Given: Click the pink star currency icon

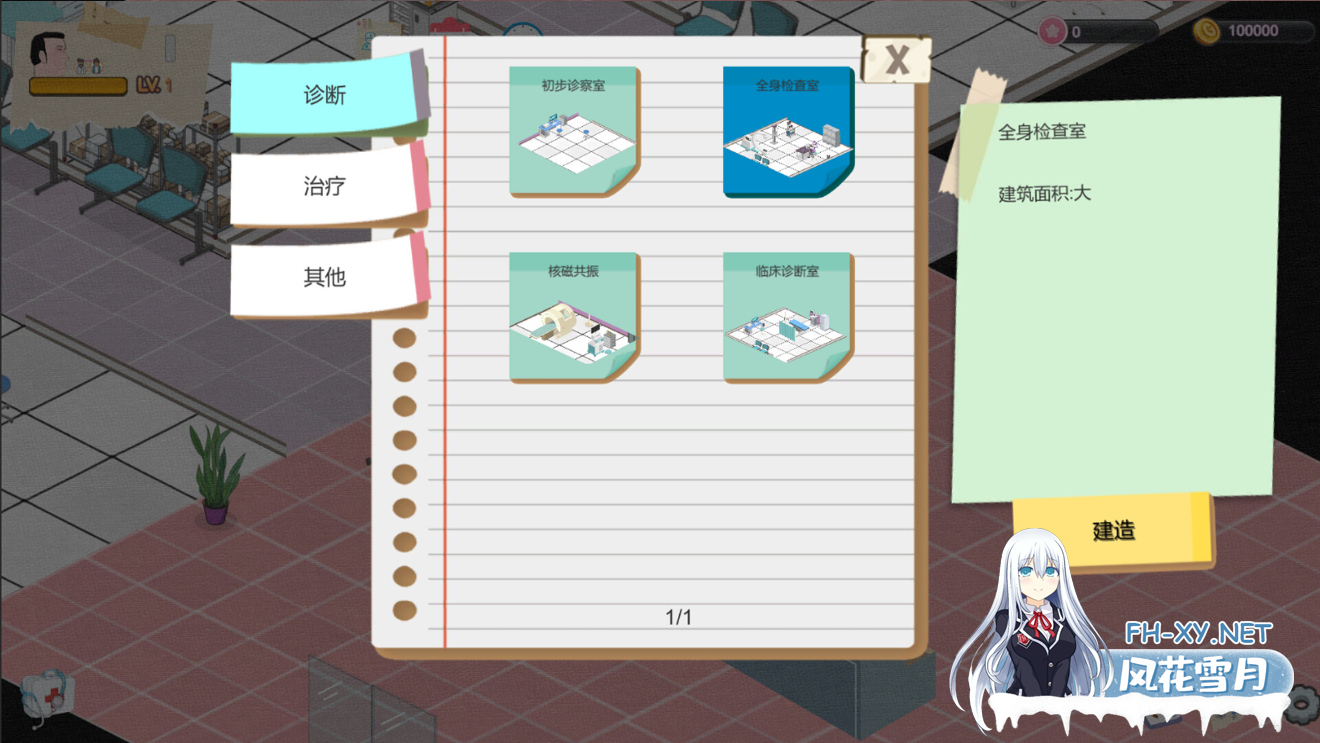Looking at the screenshot, I should 1050,31.
